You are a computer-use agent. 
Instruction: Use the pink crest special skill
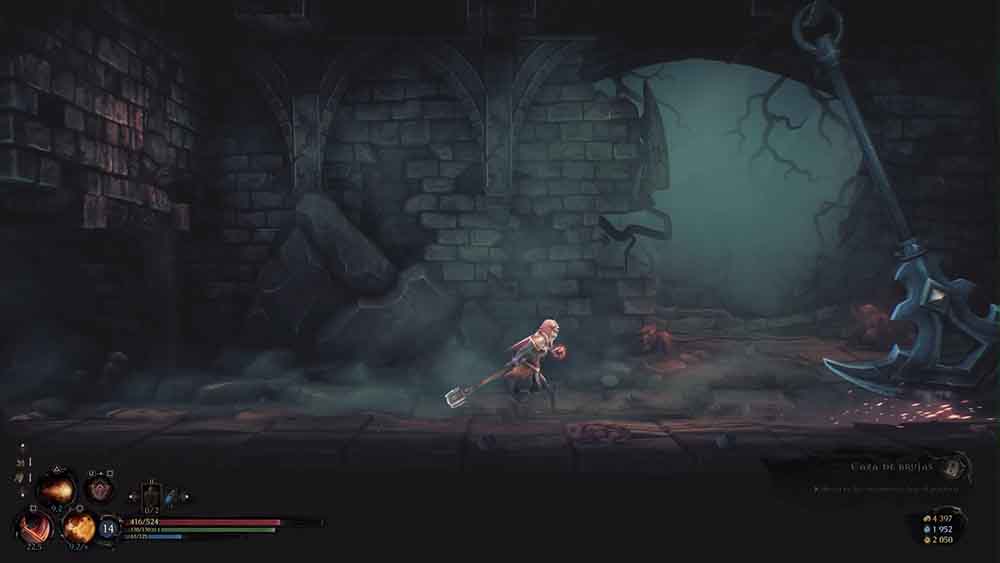98,489
